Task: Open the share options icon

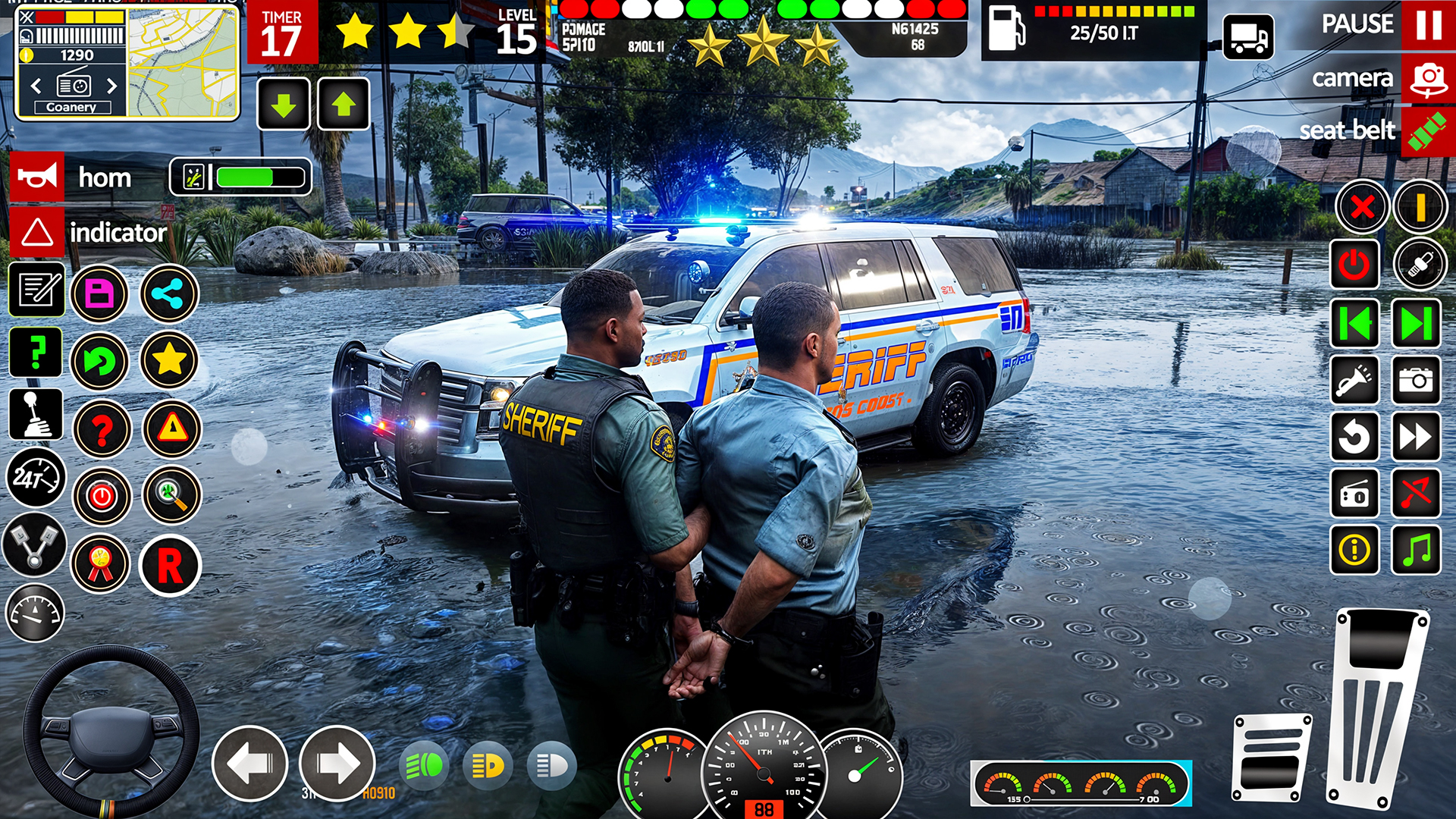Action: pos(168,293)
